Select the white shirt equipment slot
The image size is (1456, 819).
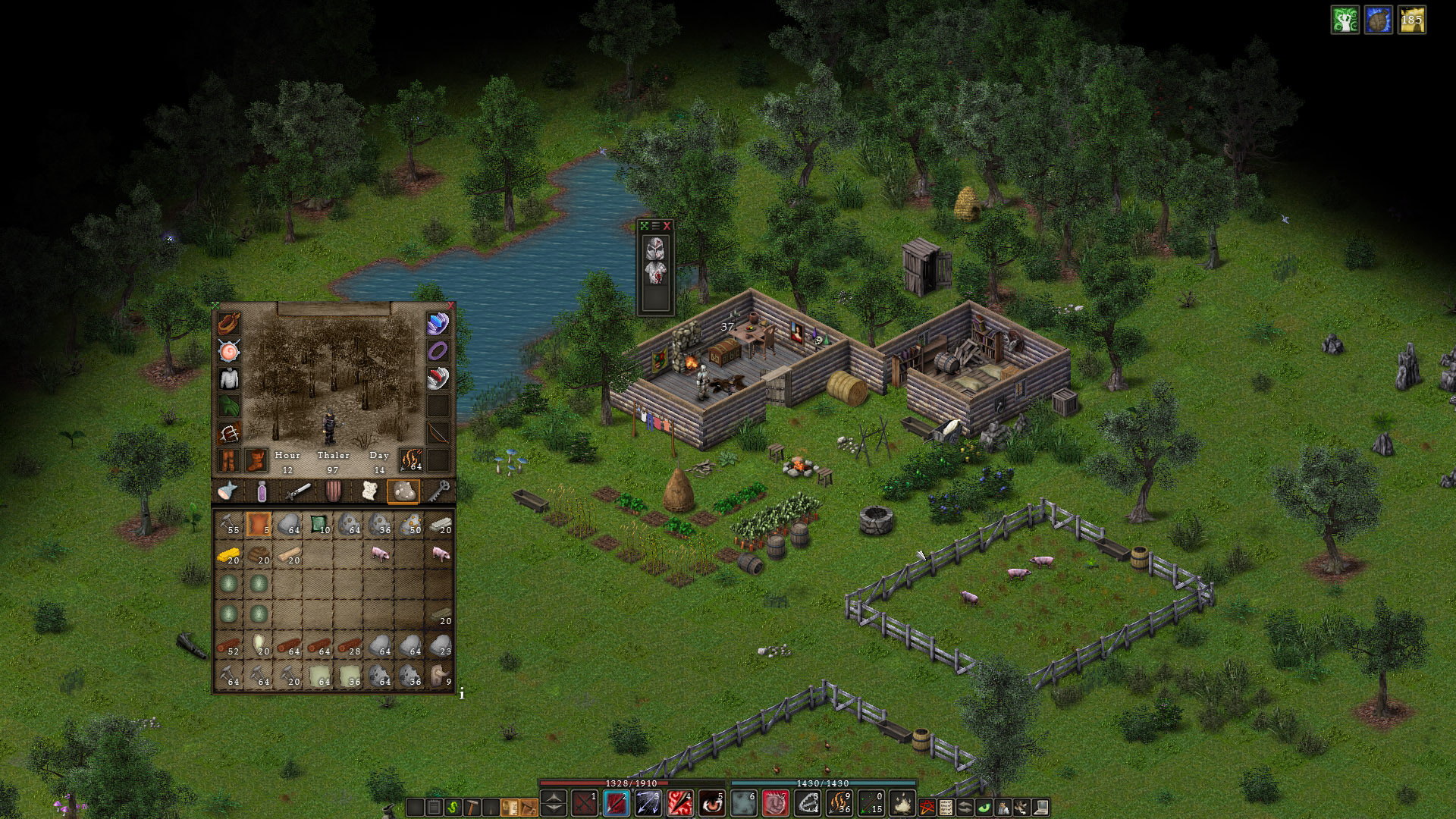pos(229,378)
